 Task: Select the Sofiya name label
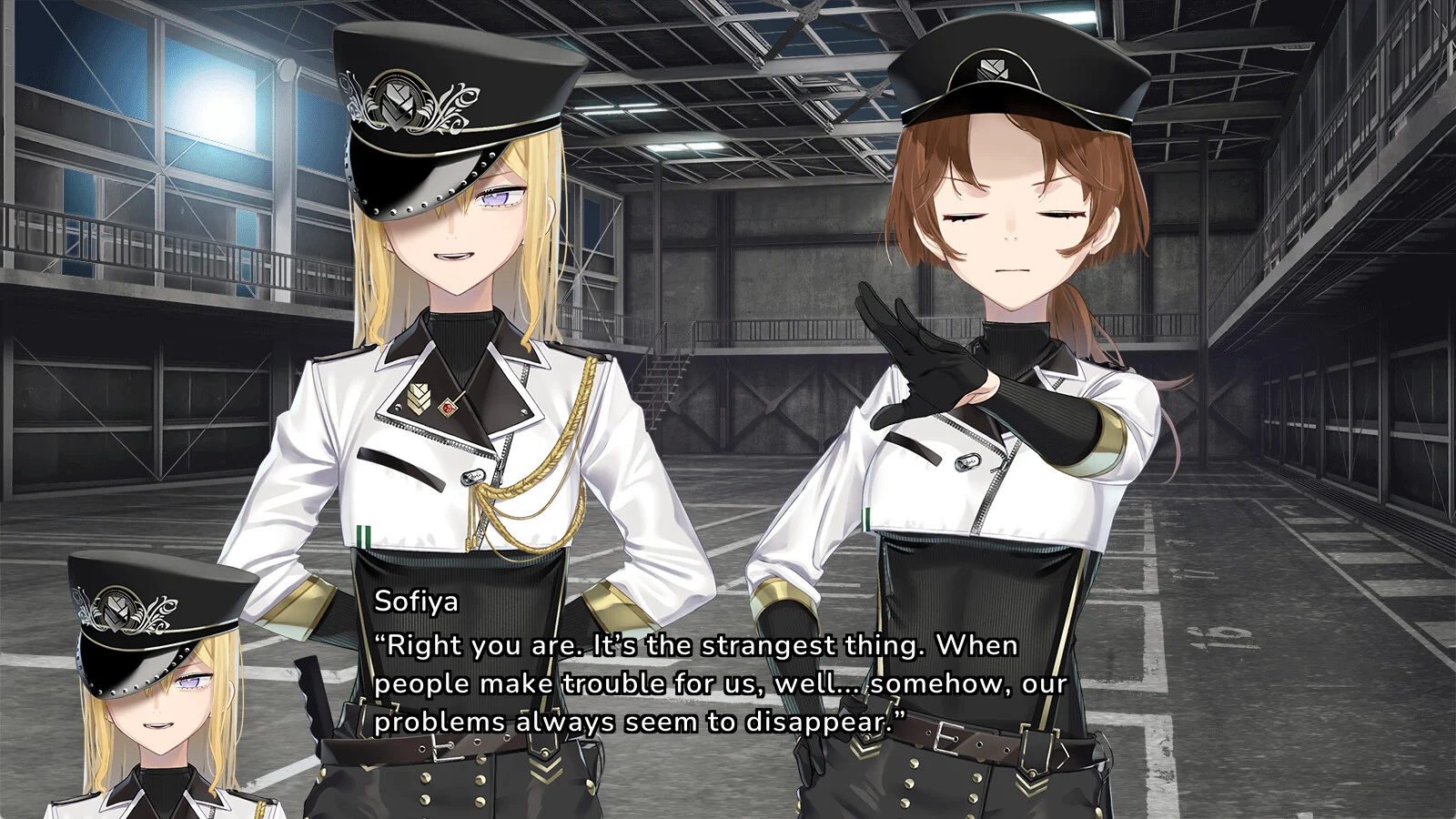[415, 602]
